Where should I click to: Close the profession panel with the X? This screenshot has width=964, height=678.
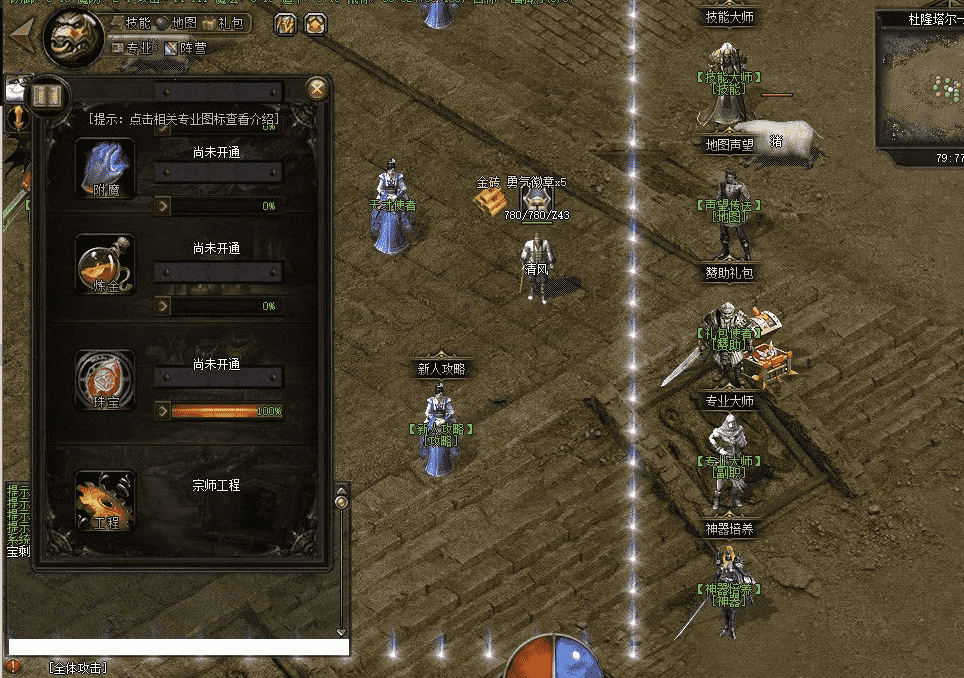pos(317,88)
